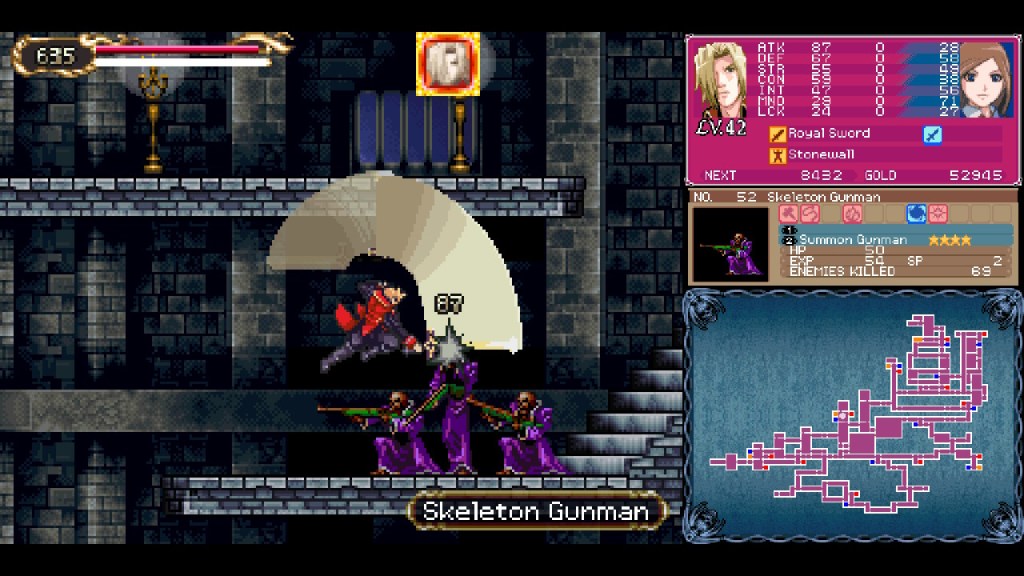This screenshot has width=1024, height=576.
Task: Click the blue sword partner weapon icon
Action: coord(932,134)
